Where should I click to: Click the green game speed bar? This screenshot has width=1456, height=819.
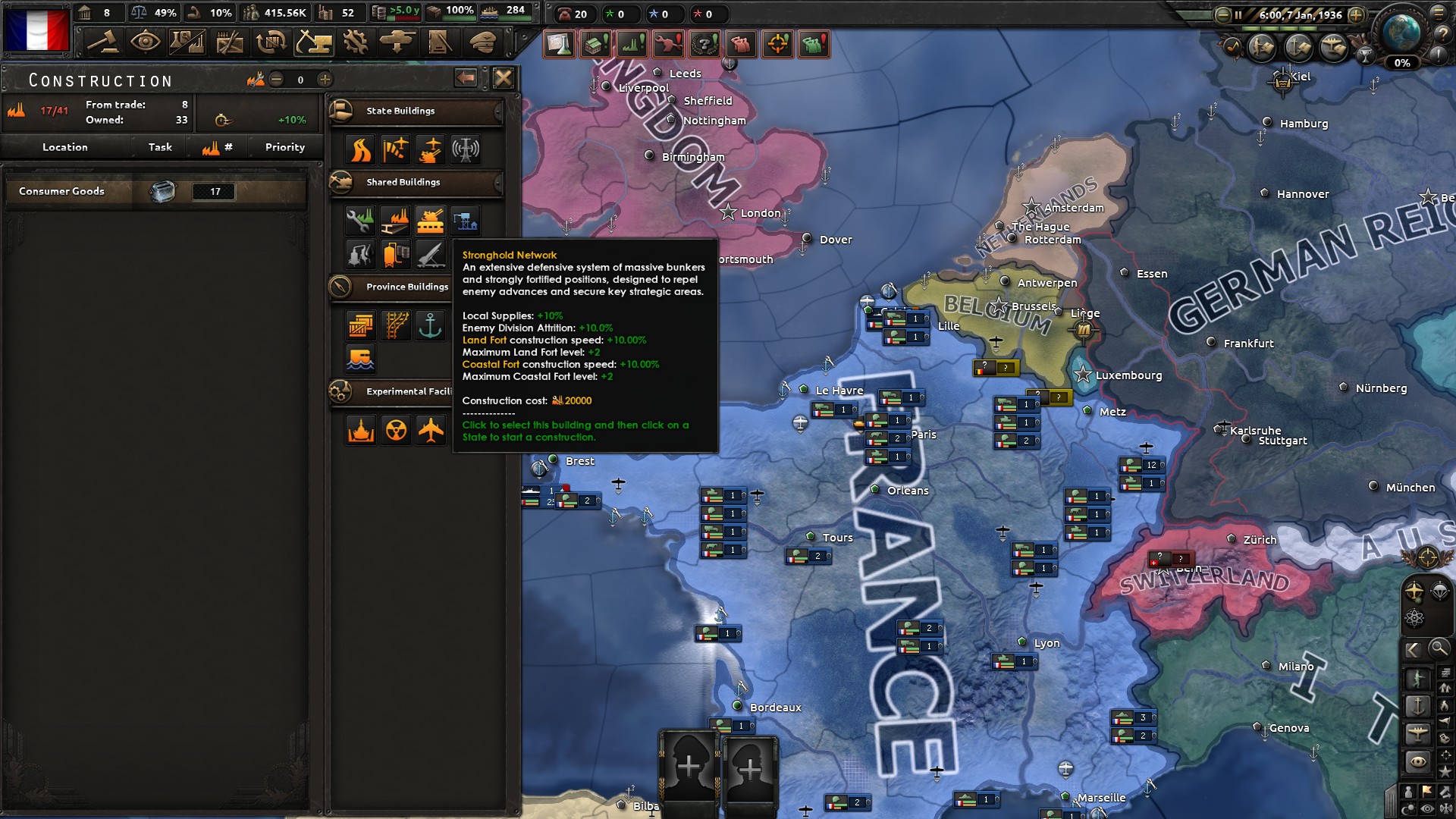tap(1279, 29)
